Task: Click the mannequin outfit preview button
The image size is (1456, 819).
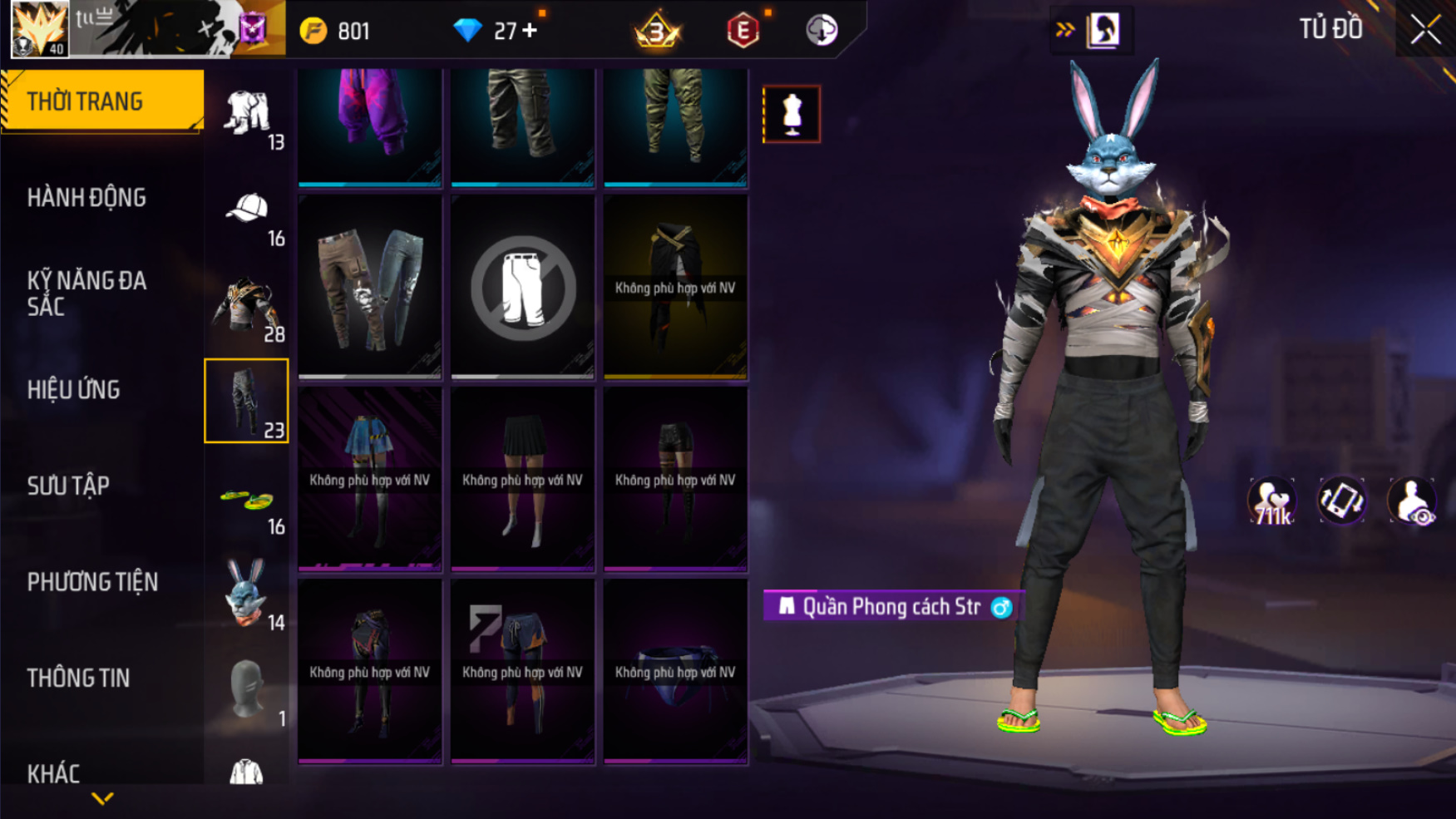Action: [x=792, y=114]
